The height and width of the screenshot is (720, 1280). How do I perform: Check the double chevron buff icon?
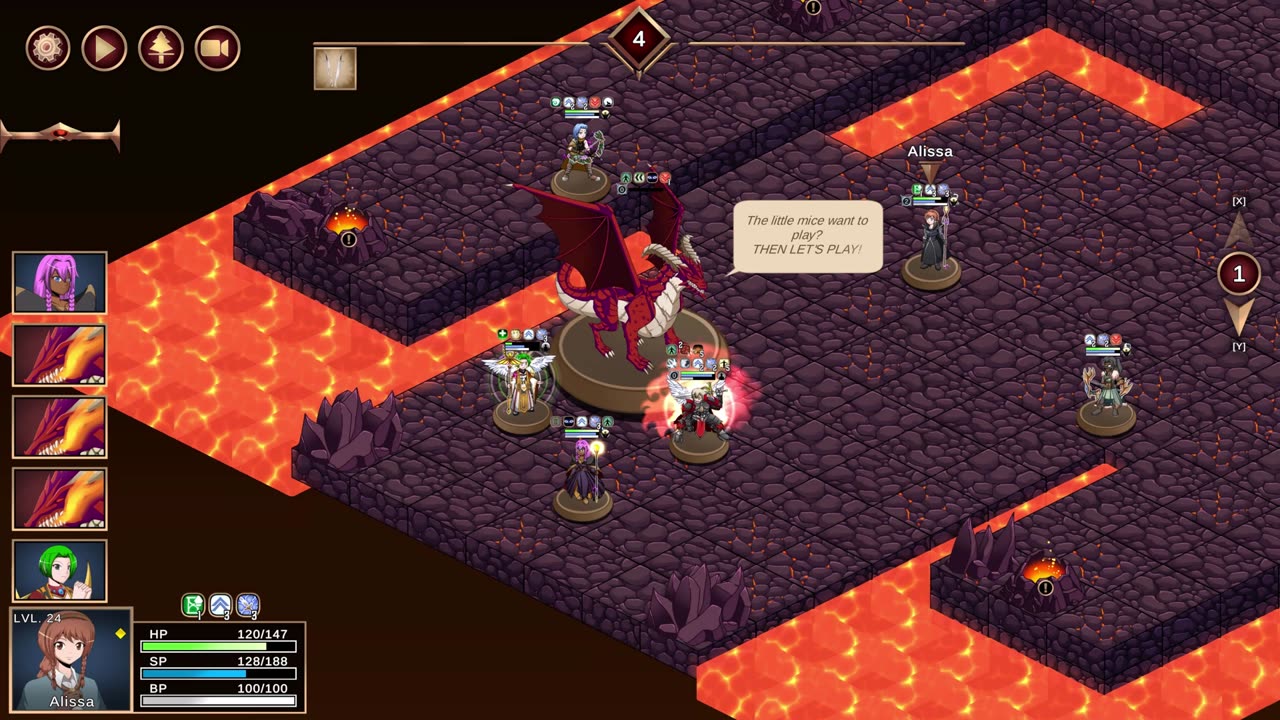pyautogui.click(x=220, y=605)
